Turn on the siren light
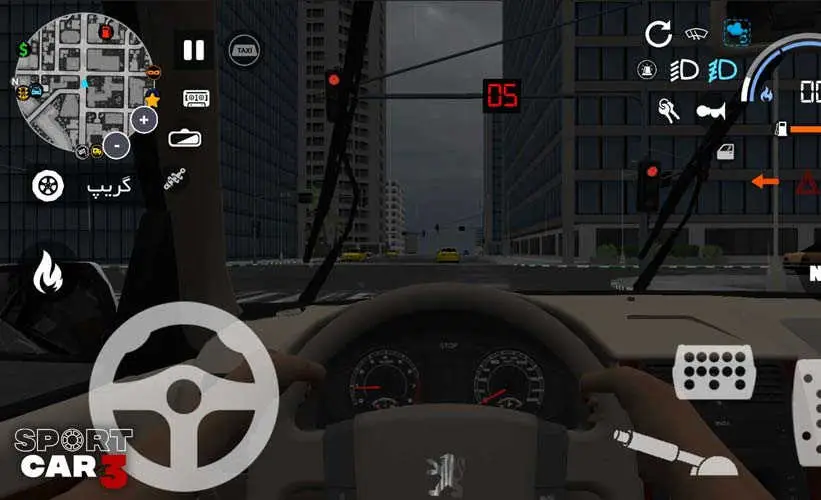Screen dimensions: 821x500 647,71
